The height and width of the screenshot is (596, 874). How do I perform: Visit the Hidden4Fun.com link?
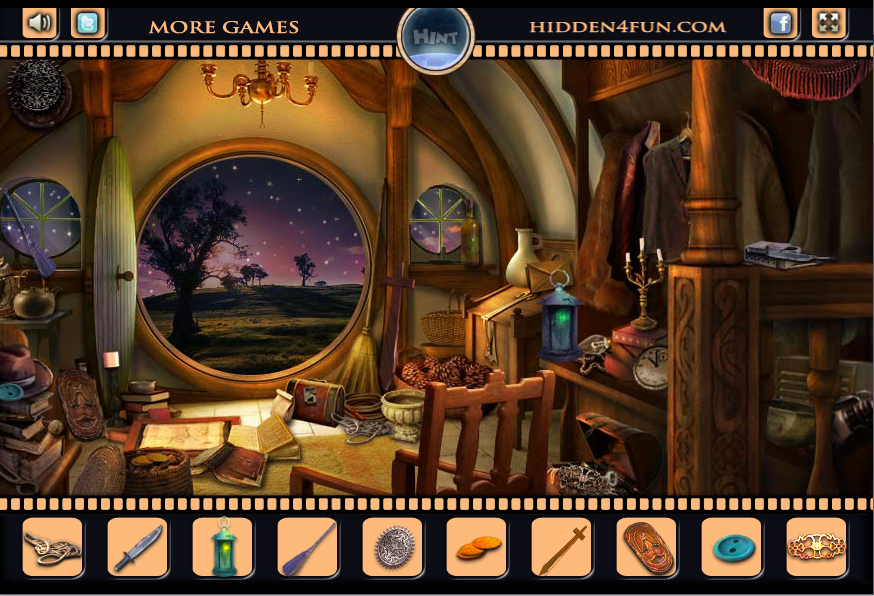pos(628,27)
